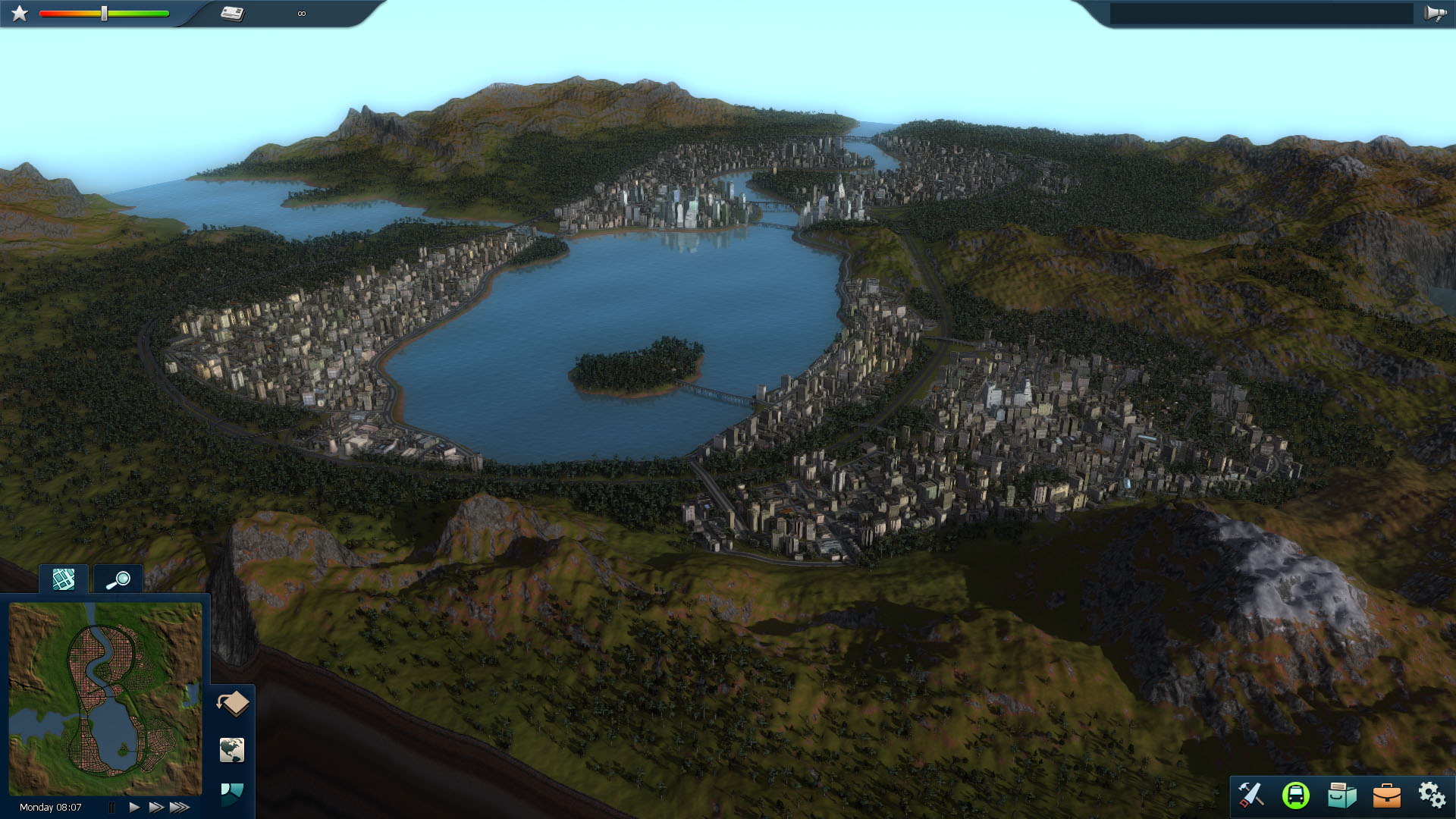Set game speed to triple fast-forward
1456x819 pixels.
pos(180,808)
